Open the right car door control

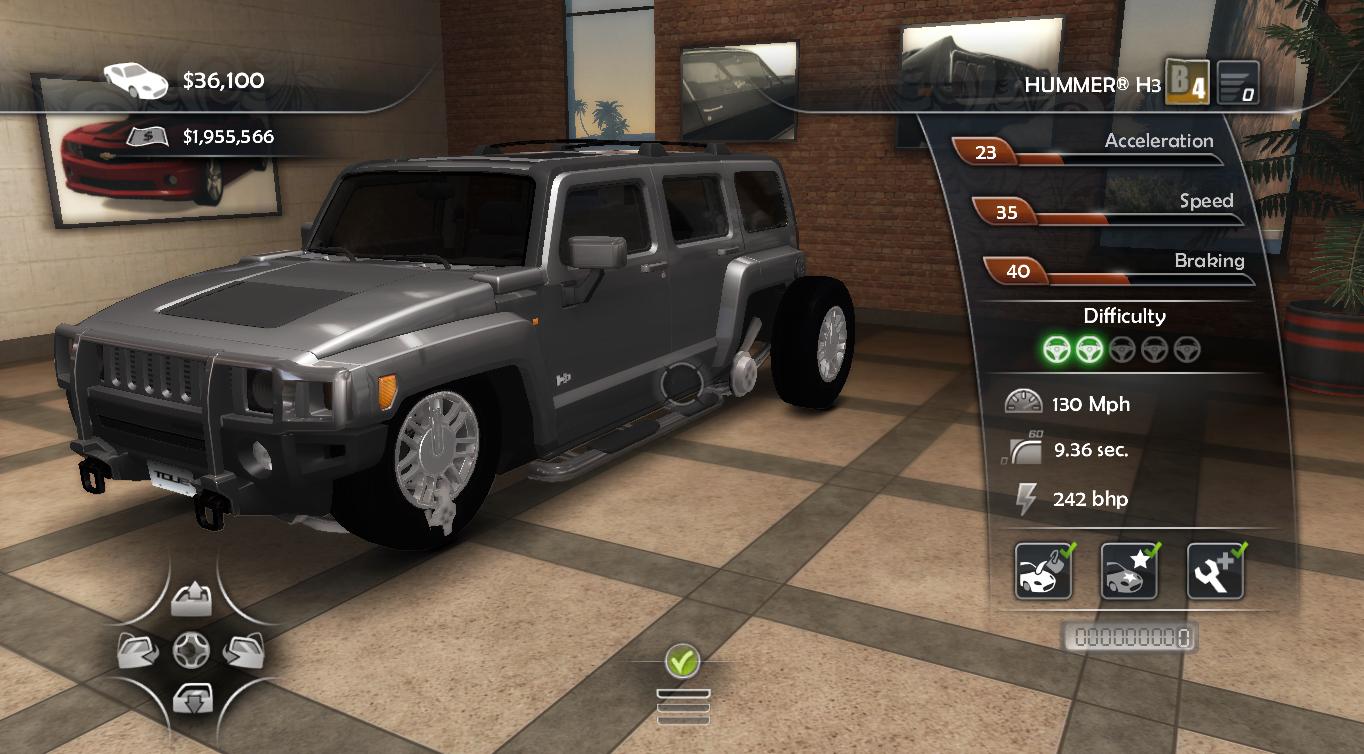click(243, 651)
